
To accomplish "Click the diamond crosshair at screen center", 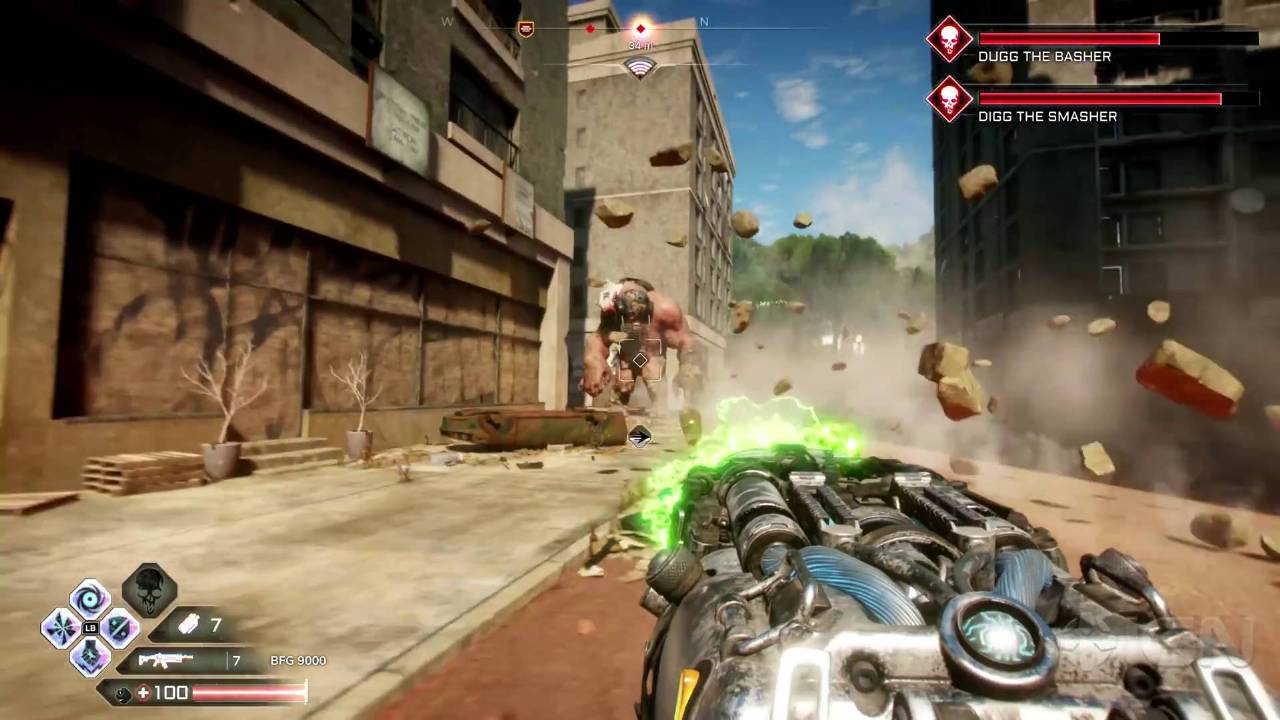I will 640,360.
